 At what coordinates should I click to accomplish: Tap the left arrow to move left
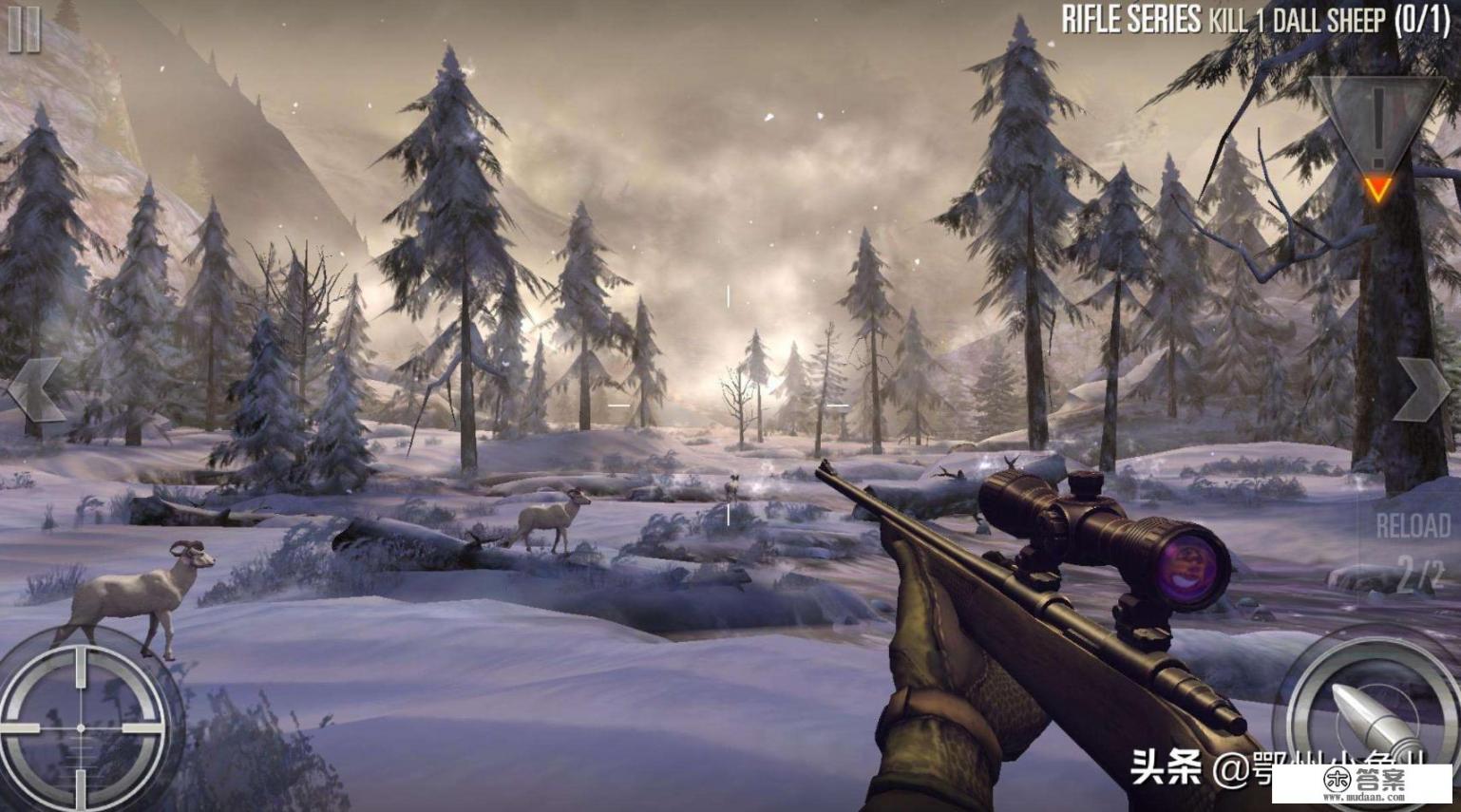click(35, 389)
